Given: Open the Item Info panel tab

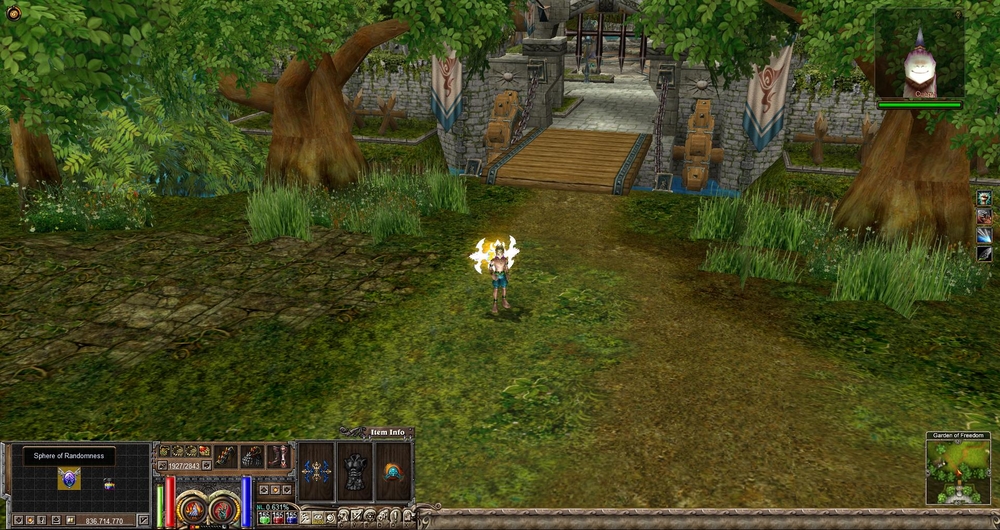Looking at the screenshot, I should [387, 432].
